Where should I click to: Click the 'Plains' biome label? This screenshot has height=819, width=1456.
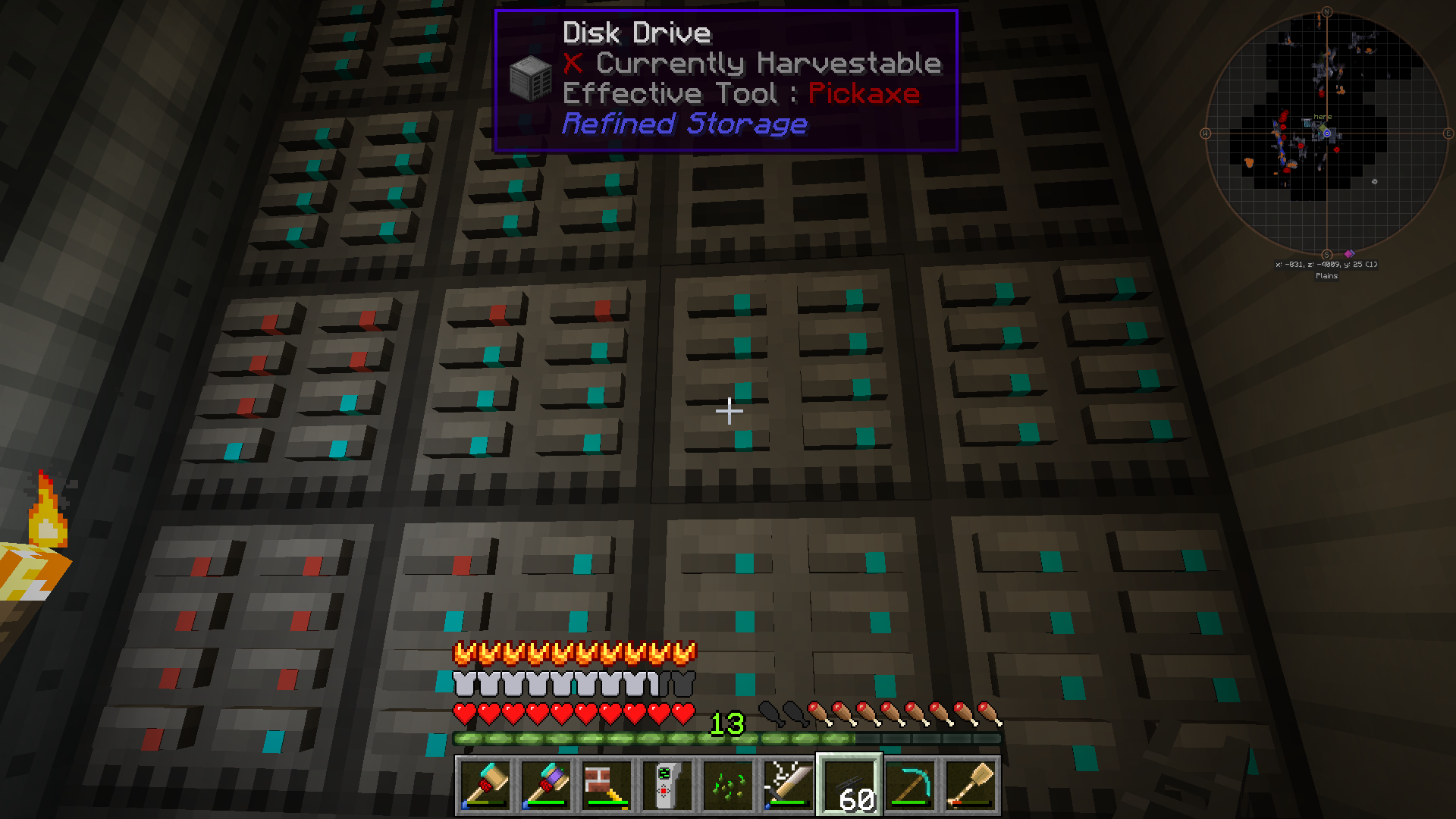[x=1326, y=276]
